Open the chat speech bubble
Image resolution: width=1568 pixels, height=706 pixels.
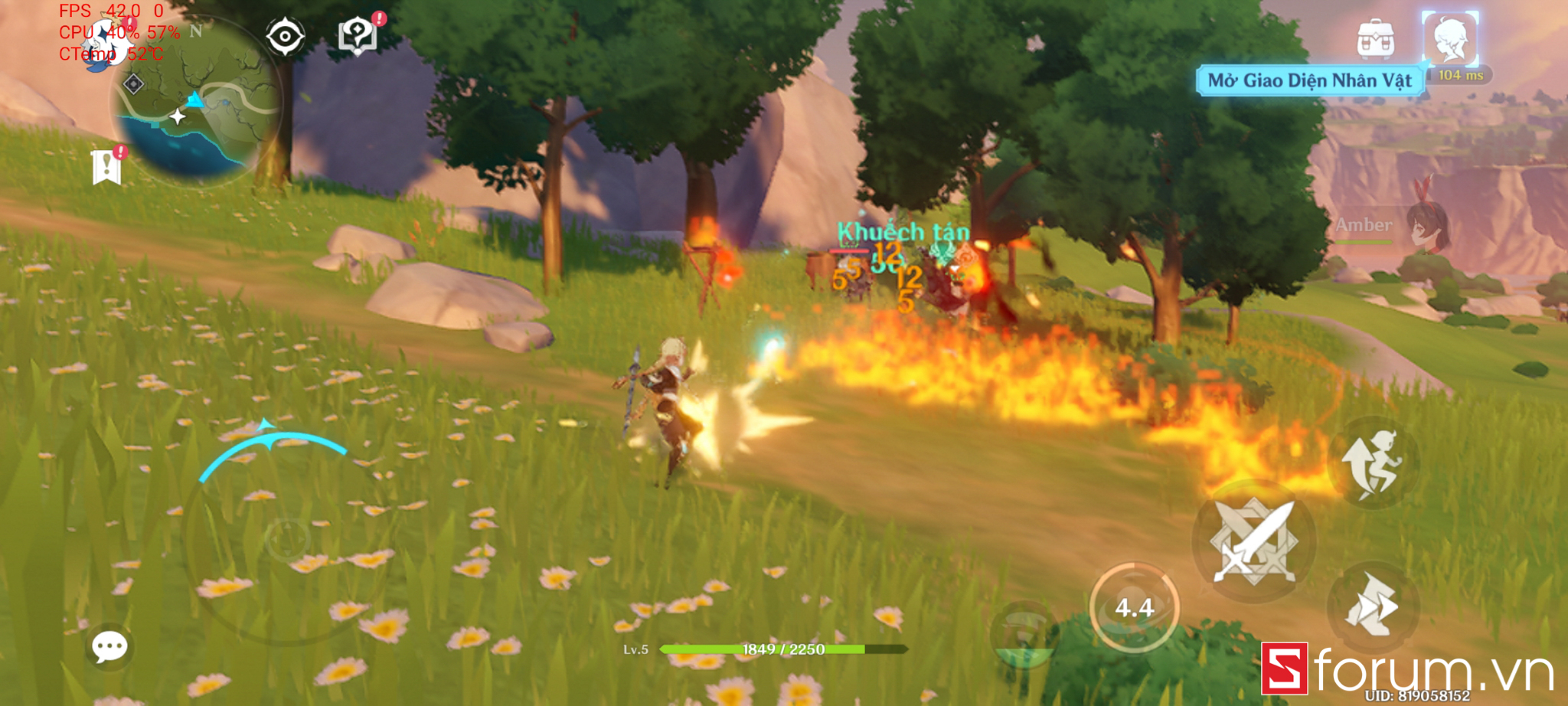109,647
